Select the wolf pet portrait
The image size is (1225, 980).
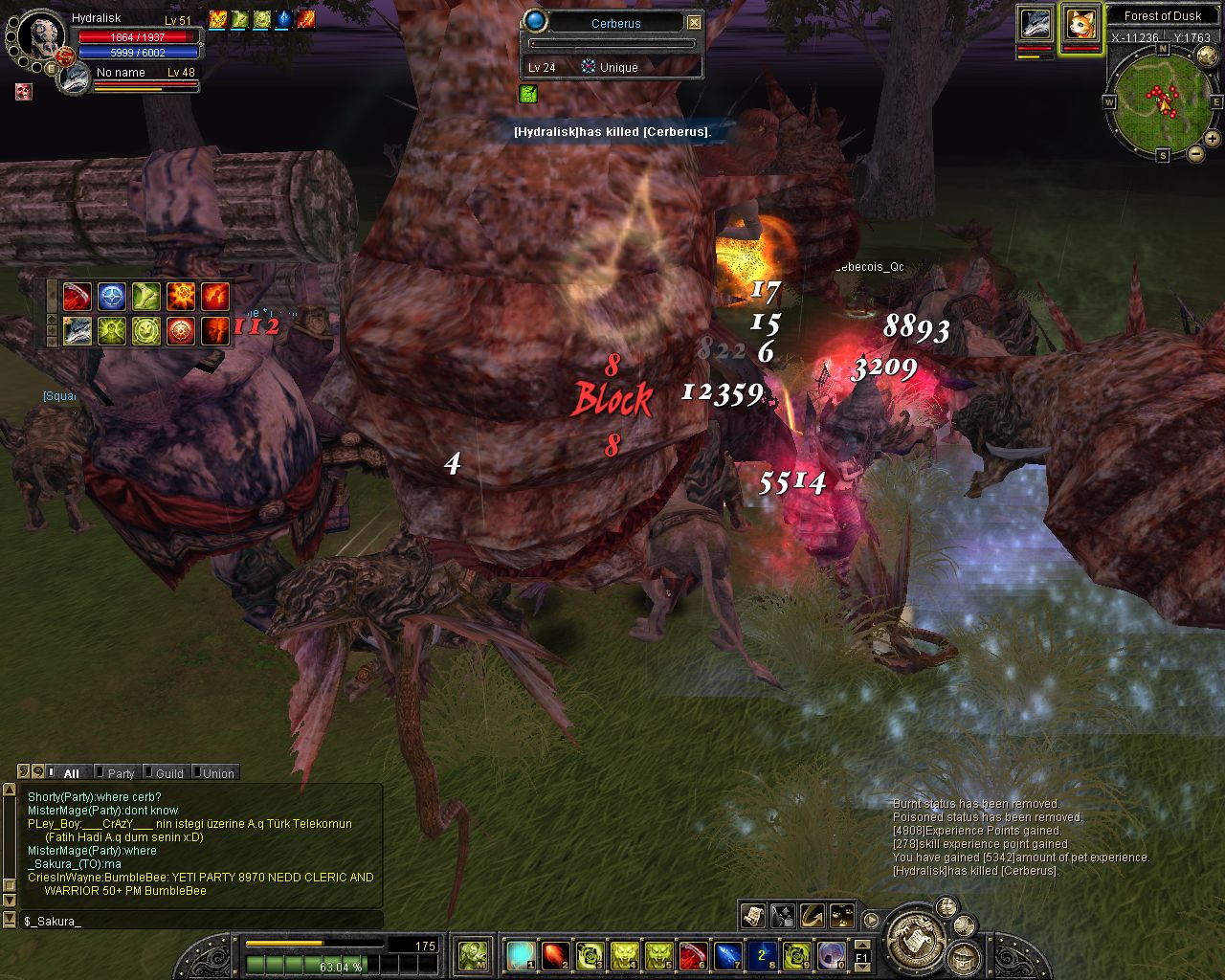[1035, 24]
